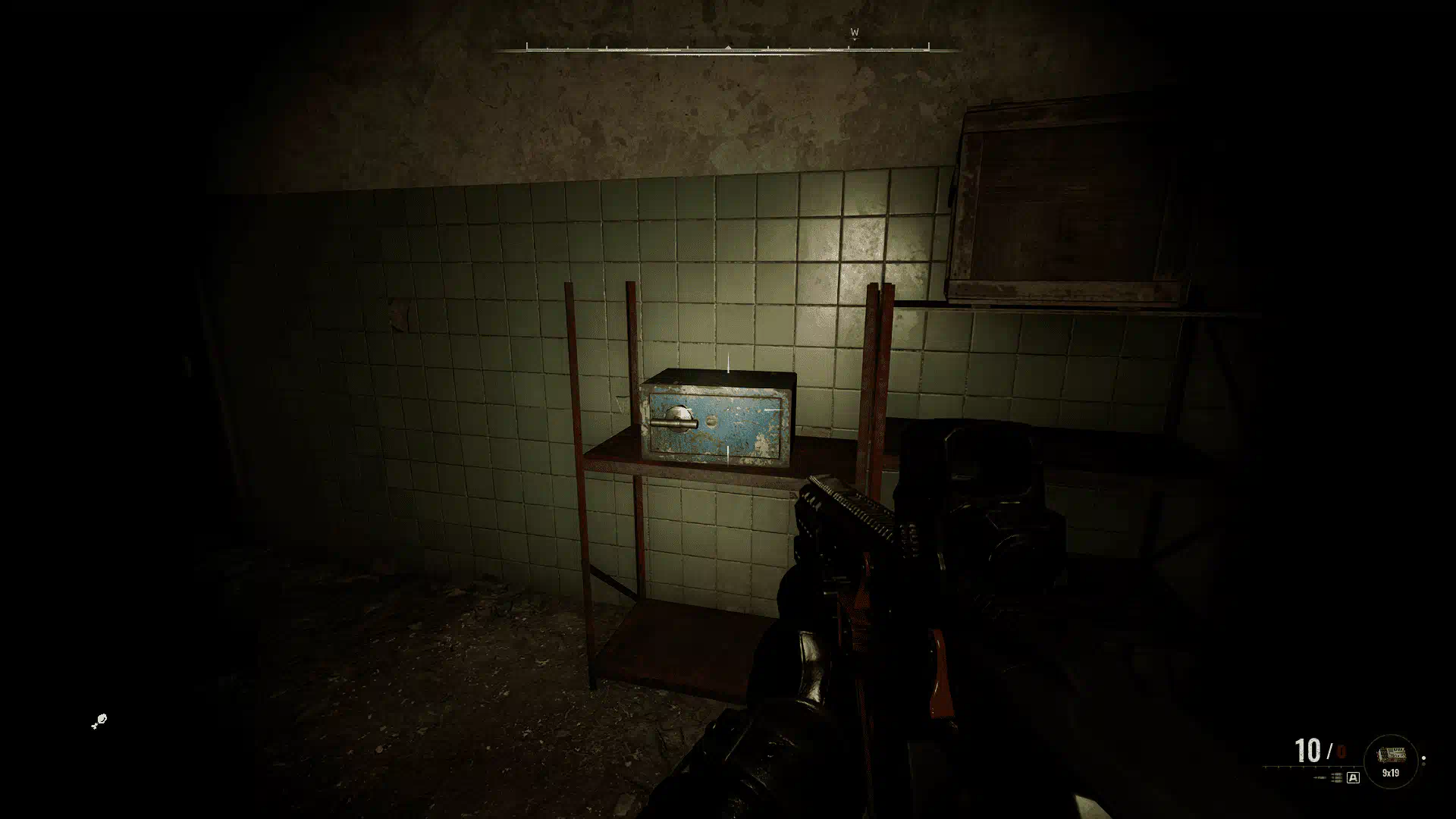The image size is (1456, 819).
Task: Click the drumstick hunger status icon
Action: [x=99, y=721]
